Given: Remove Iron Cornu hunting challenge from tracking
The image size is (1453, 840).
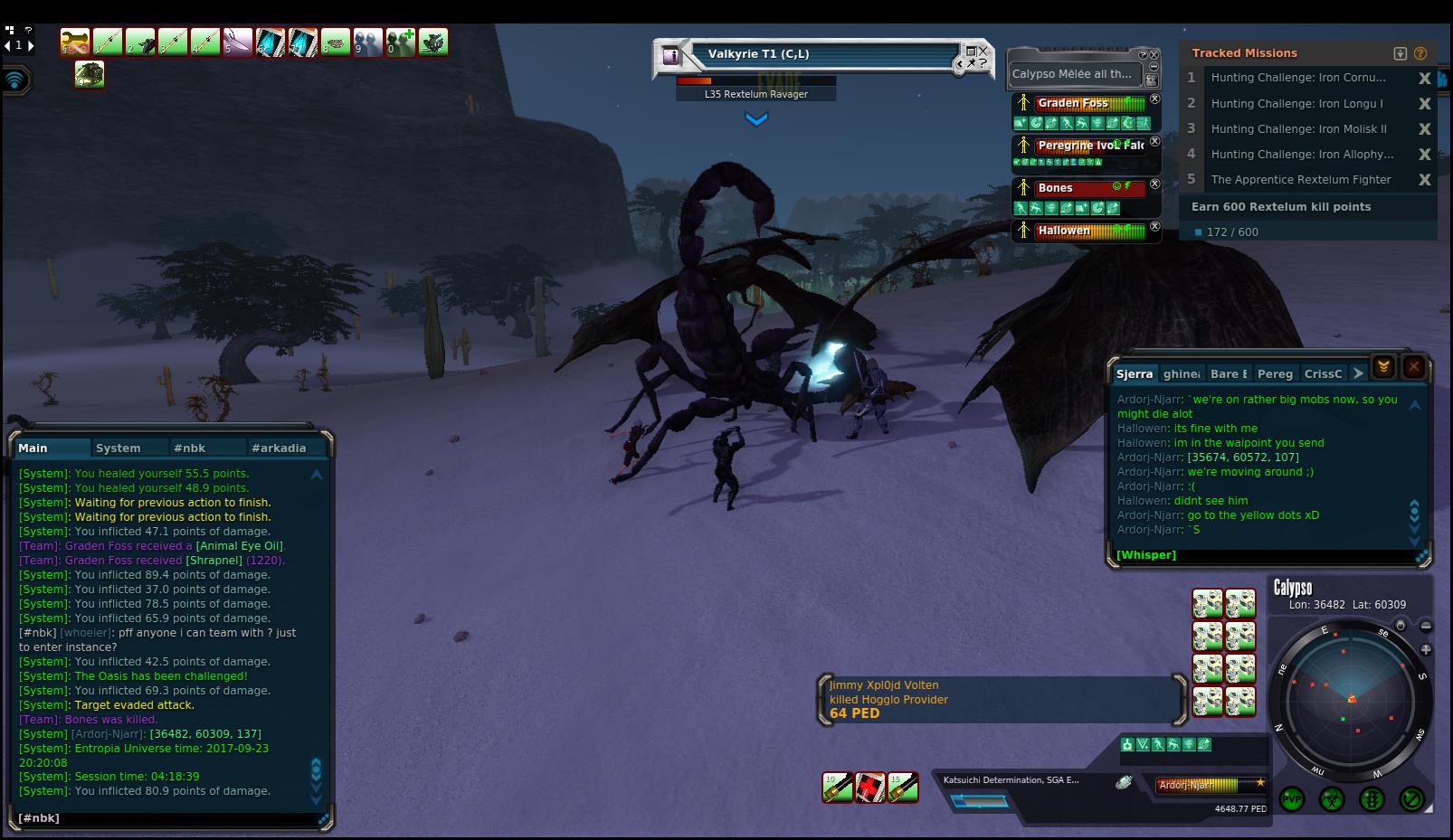Looking at the screenshot, I should 1424,79.
